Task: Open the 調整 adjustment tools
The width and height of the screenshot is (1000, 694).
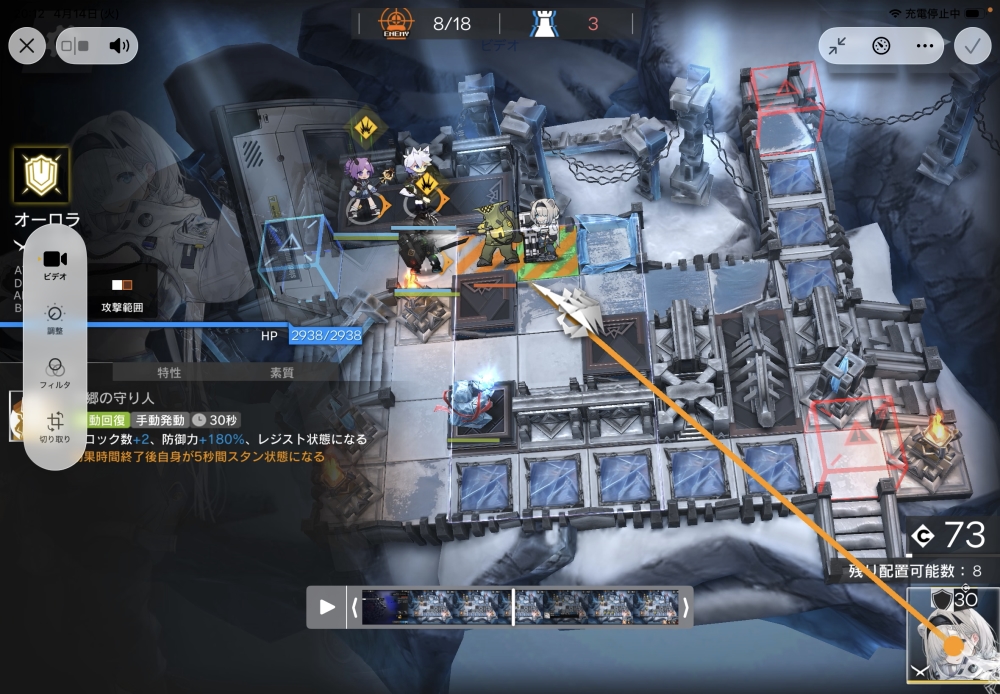Action: [x=55, y=317]
